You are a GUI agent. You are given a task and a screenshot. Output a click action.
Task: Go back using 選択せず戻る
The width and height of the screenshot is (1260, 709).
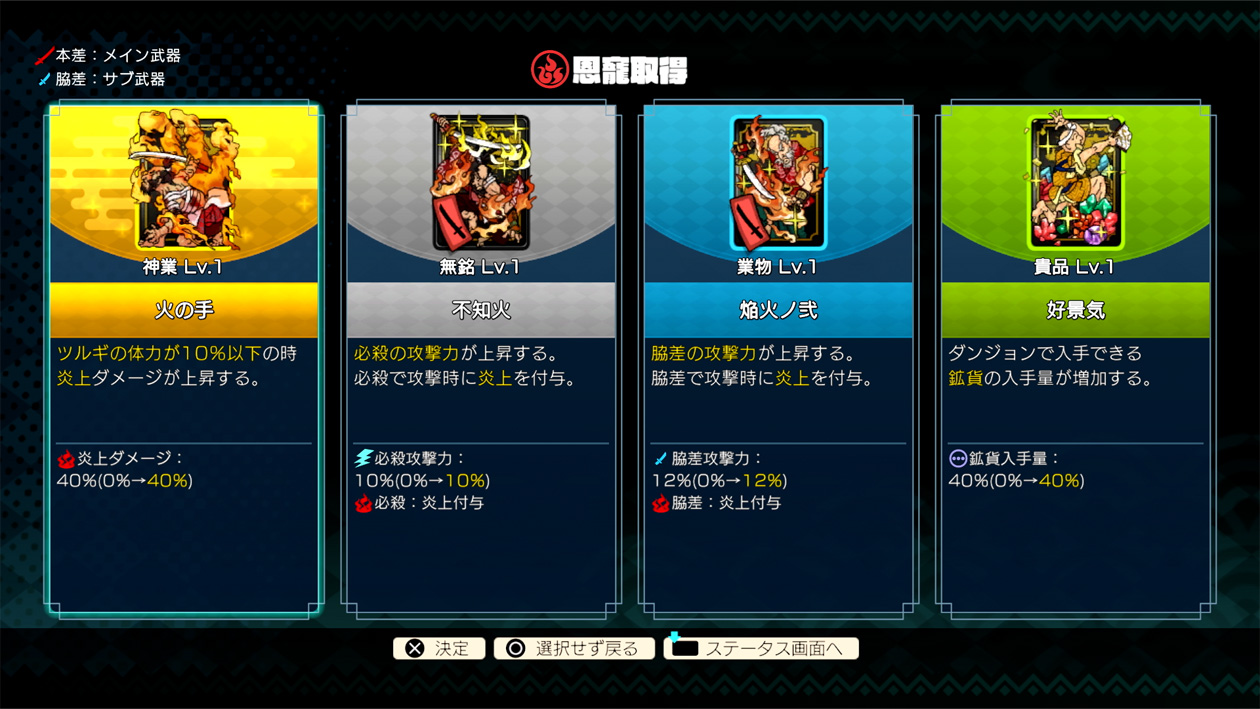pos(574,649)
